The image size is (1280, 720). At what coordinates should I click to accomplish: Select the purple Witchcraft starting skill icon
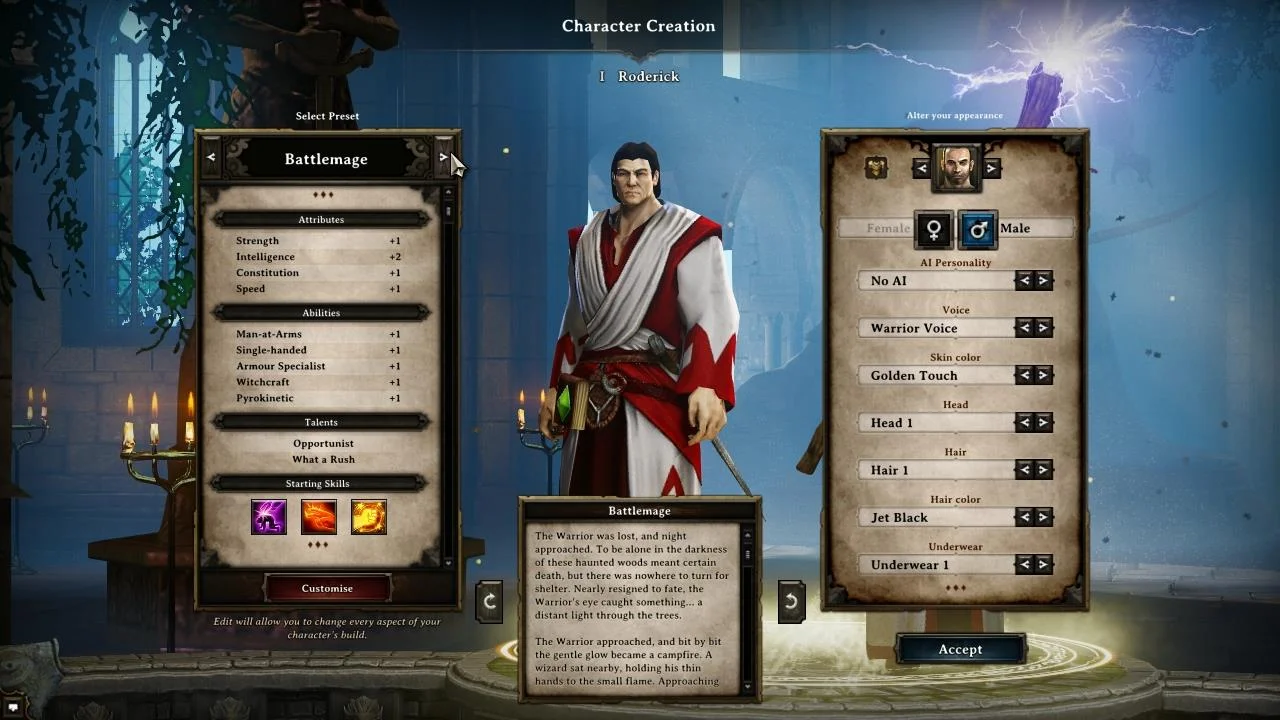[x=268, y=516]
